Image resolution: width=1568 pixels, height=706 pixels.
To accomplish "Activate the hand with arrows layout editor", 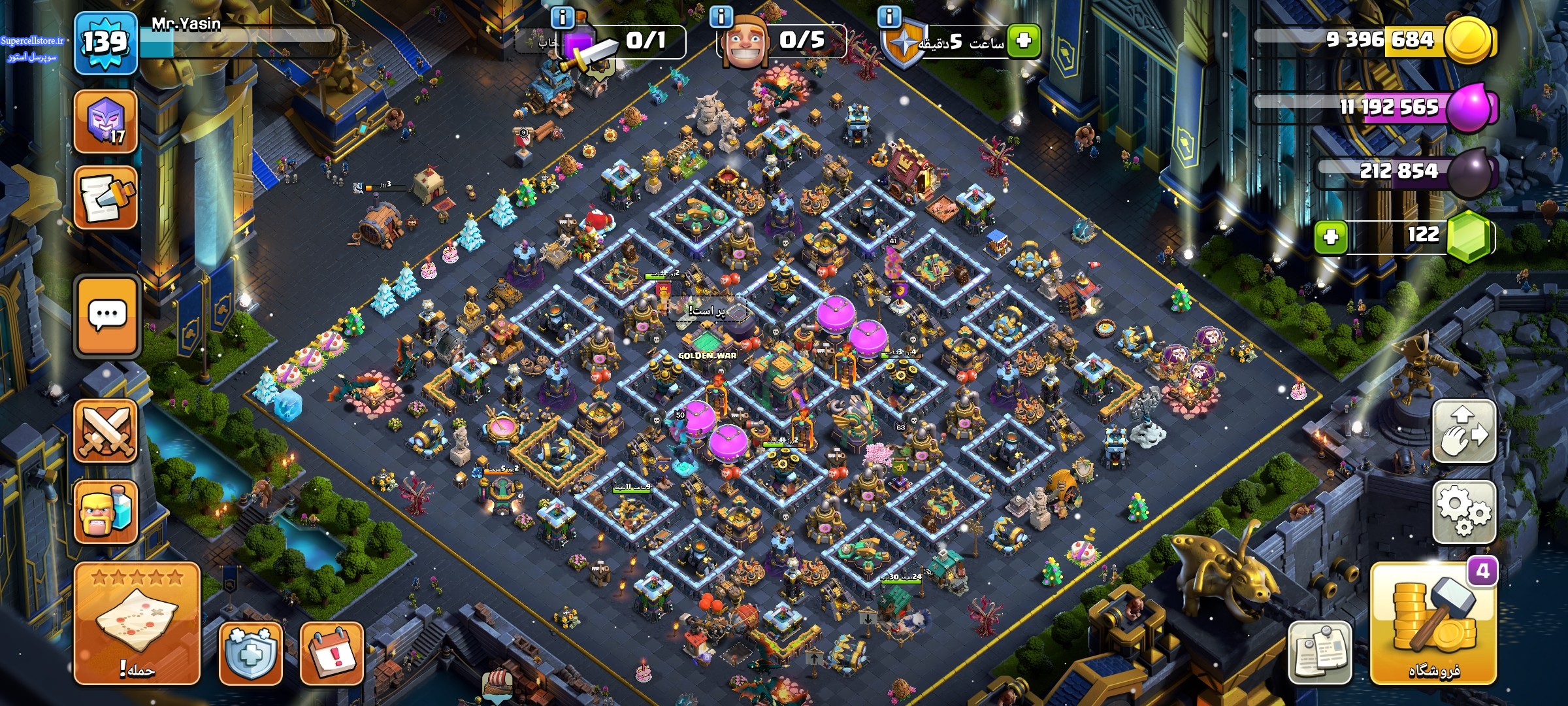I will 1463,431.
